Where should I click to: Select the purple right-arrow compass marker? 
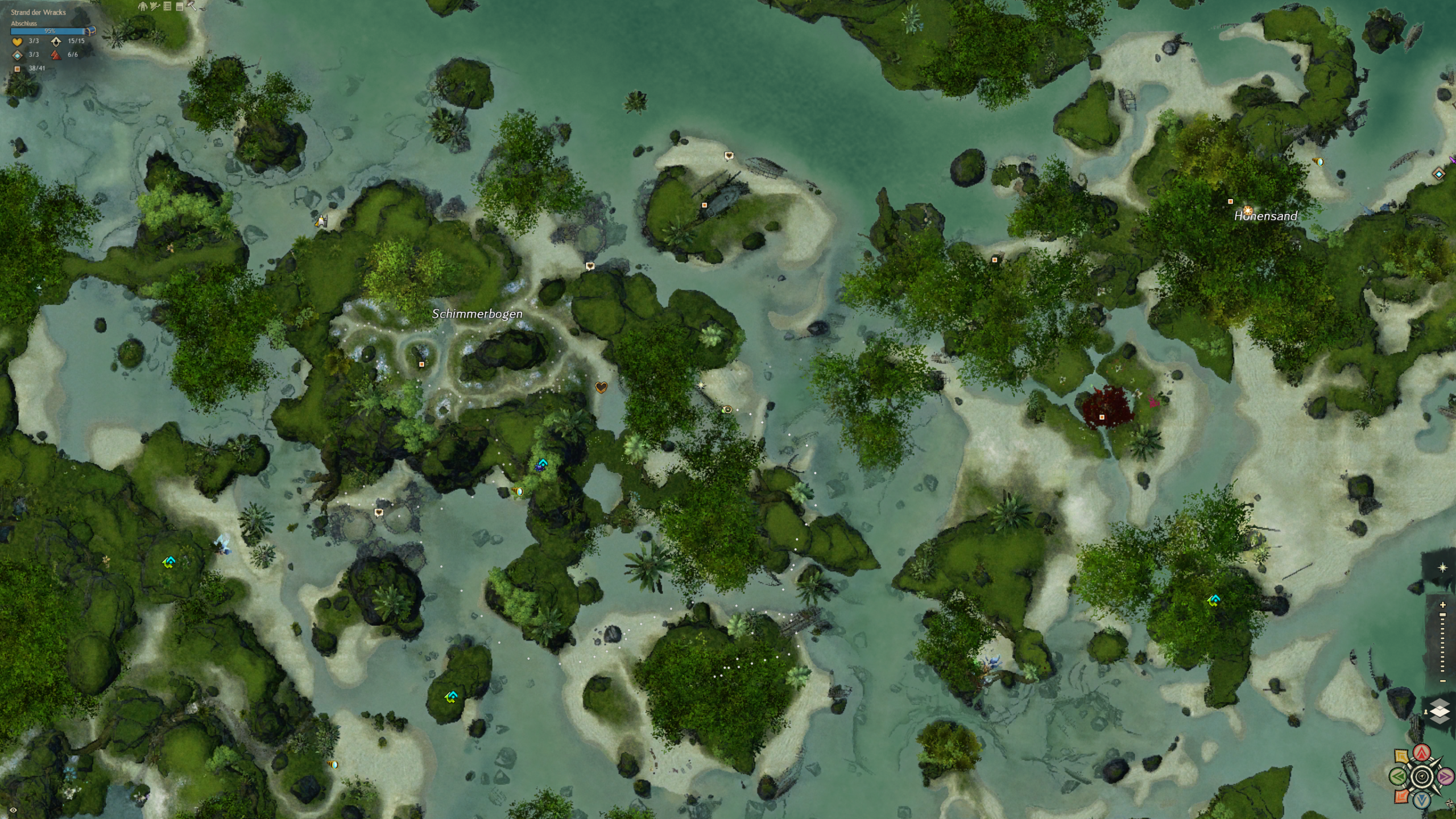click(1445, 776)
